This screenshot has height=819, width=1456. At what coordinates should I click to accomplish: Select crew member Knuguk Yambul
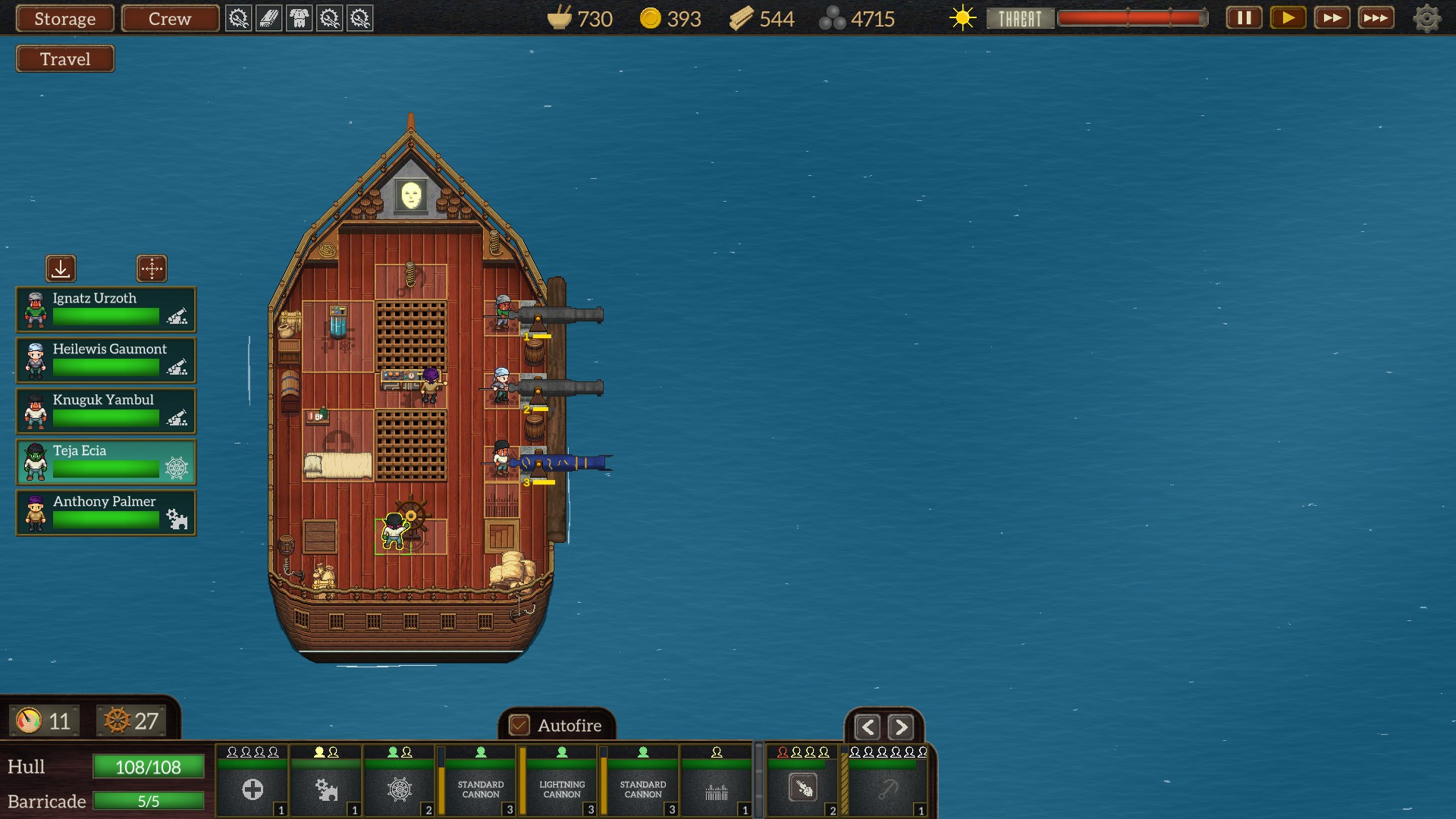coord(106,411)
